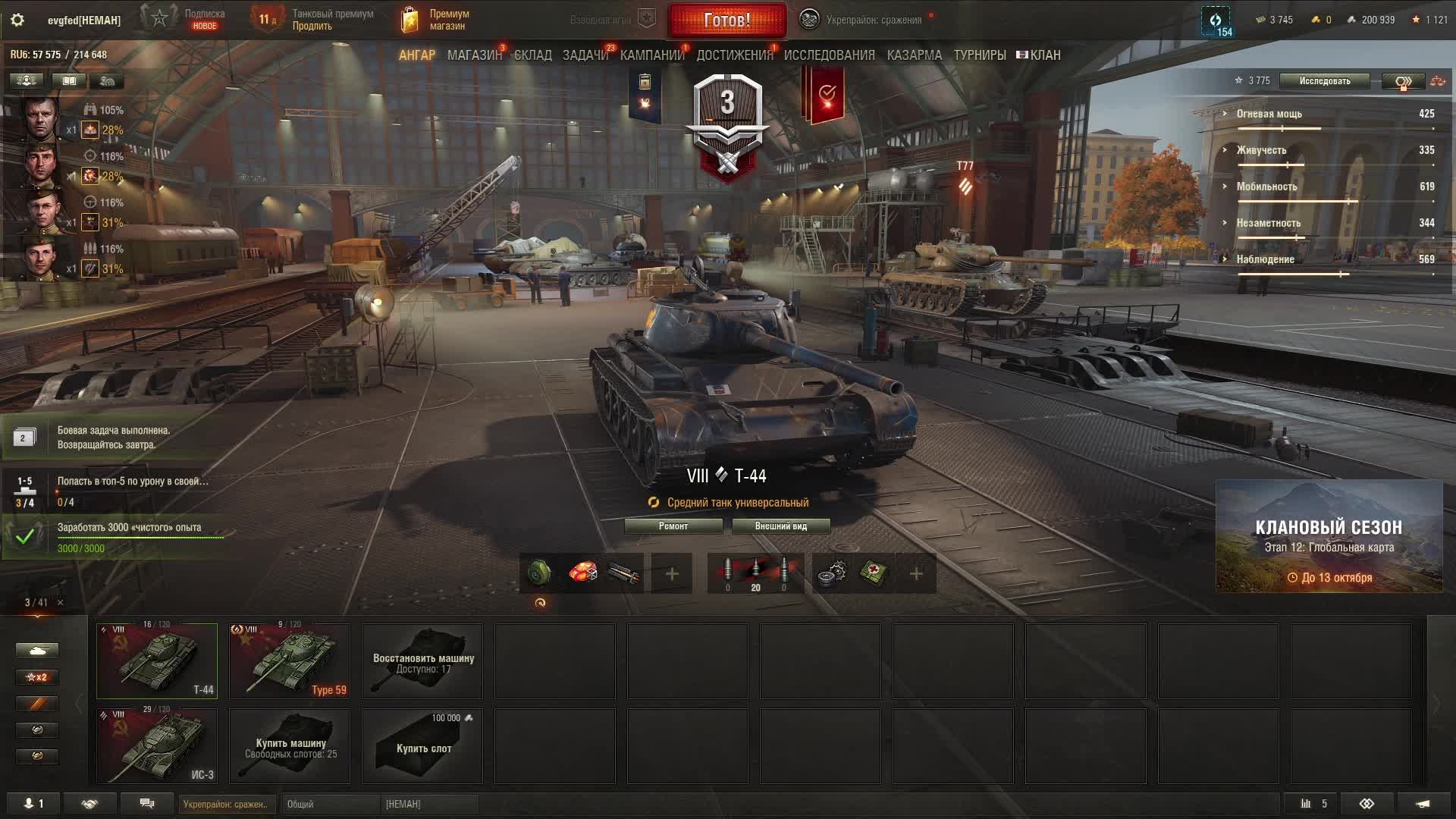Open the СКЛАД tab
Screen dimensions: 1456x819
point(532,55)
